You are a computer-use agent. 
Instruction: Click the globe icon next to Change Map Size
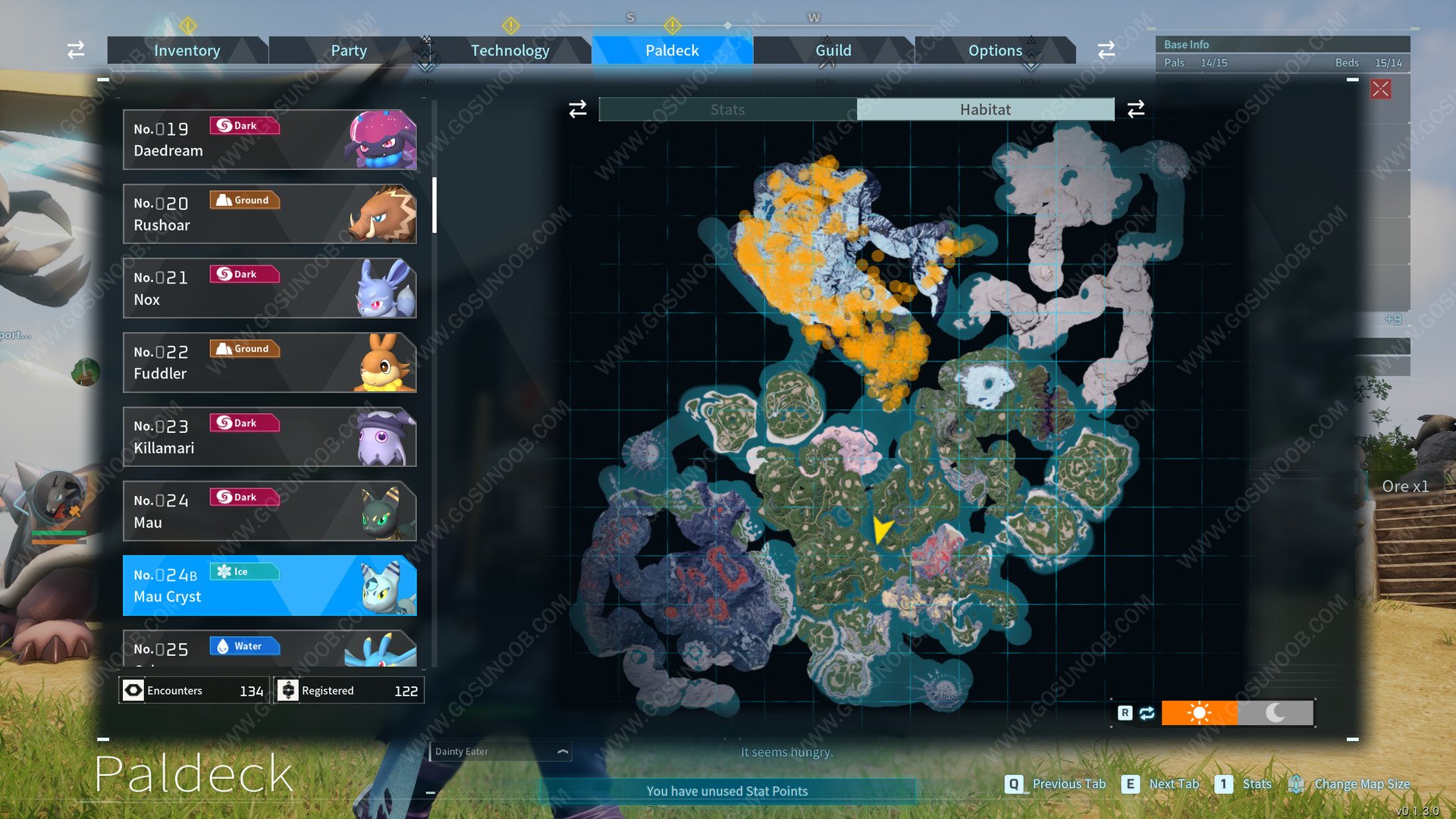pos(1297,784)
